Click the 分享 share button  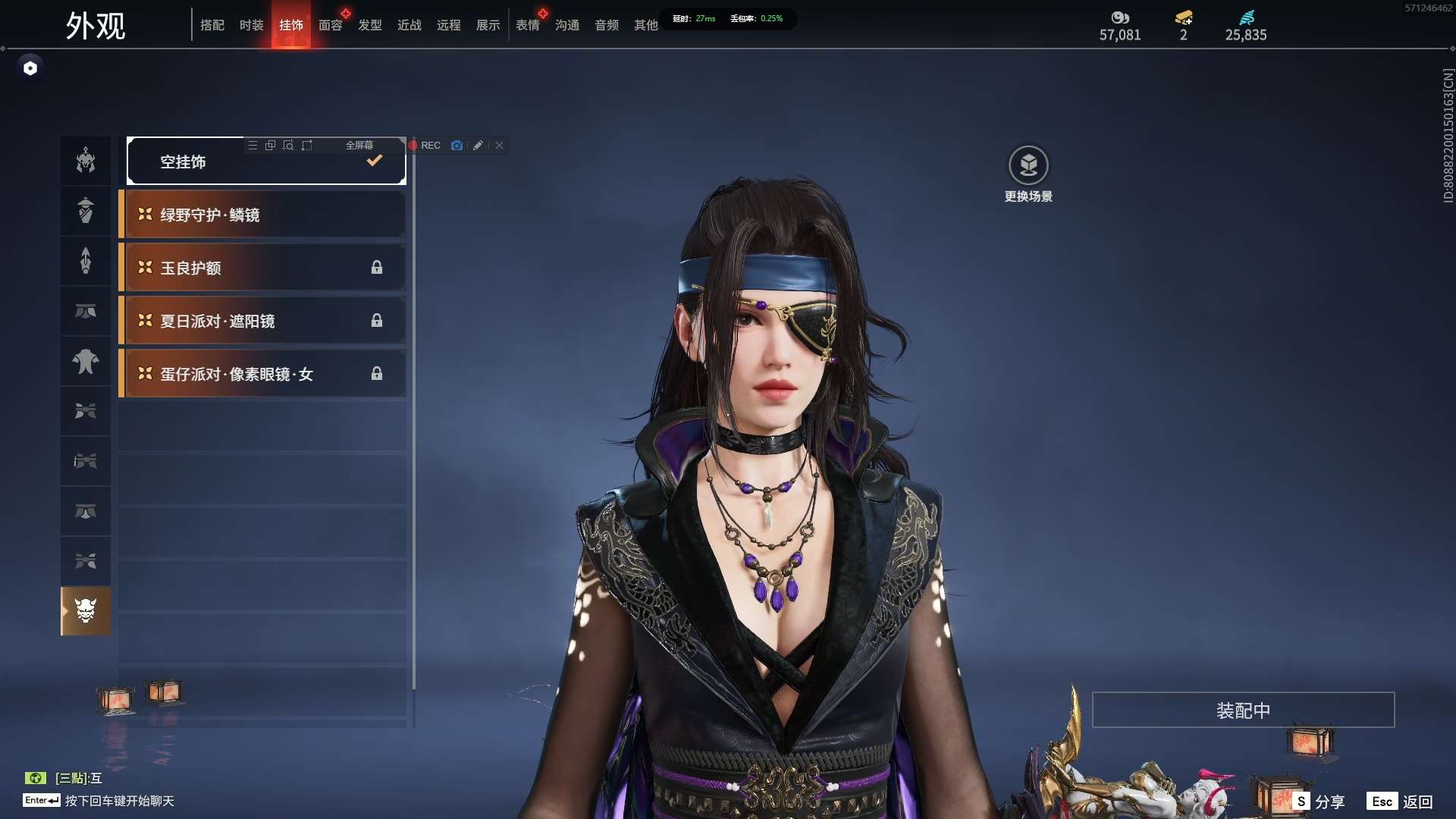[x=1320, y=802]
